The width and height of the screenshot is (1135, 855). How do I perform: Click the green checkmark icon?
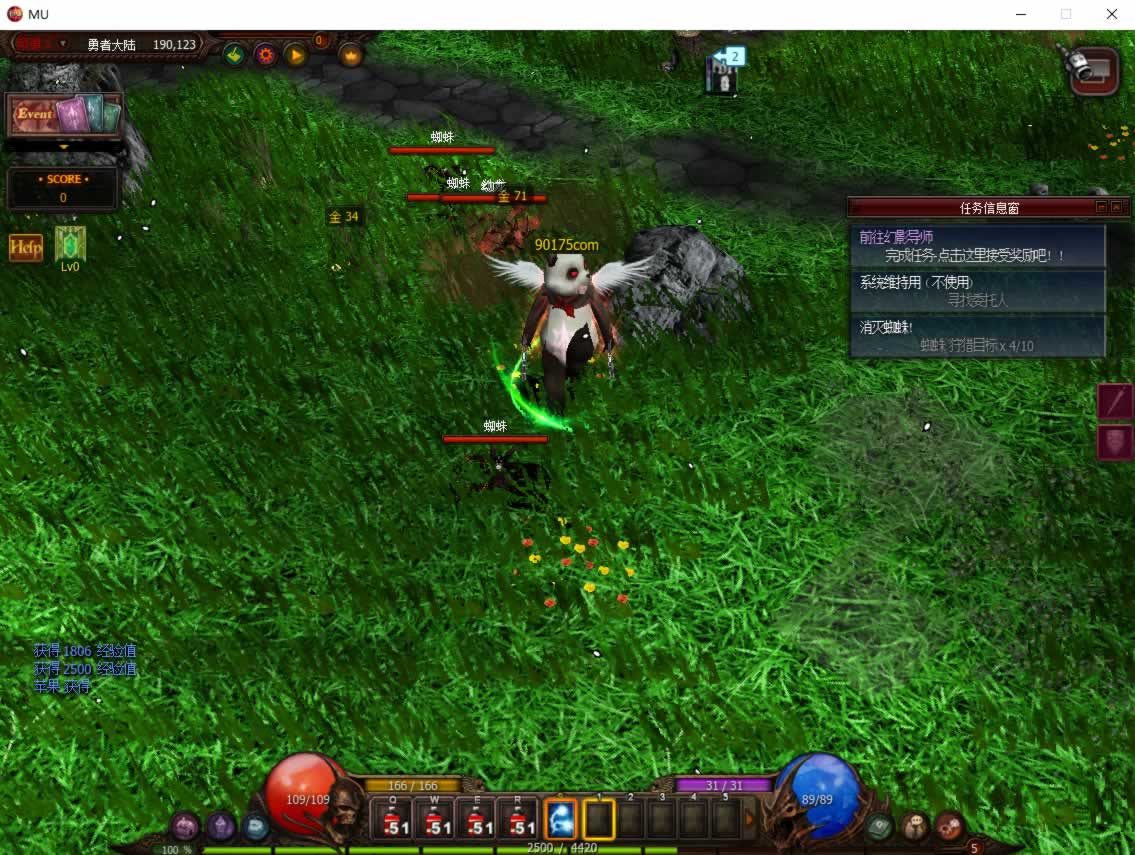(x=234, y=55)
